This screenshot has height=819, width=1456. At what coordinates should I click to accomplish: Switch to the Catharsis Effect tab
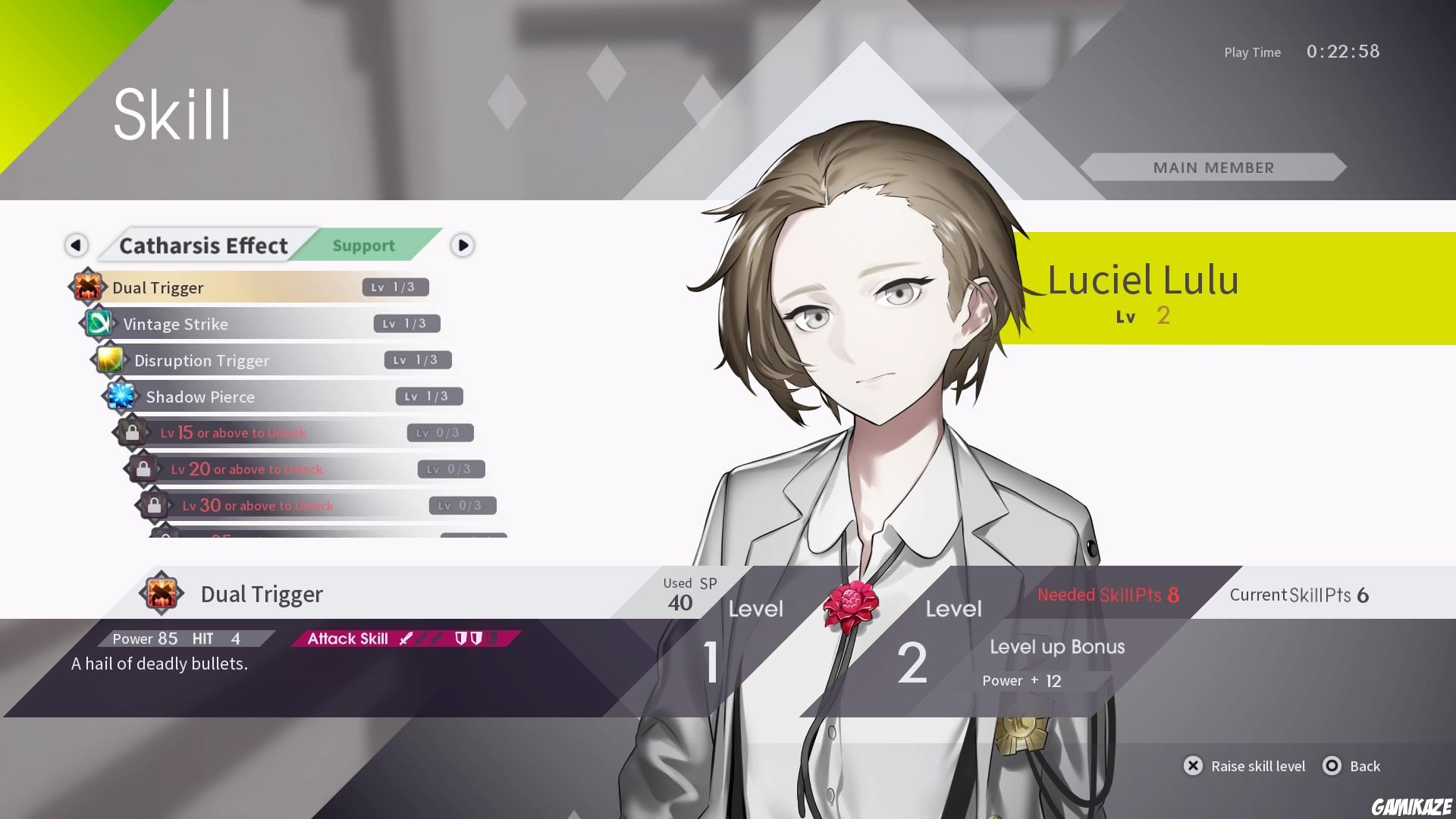click(203, 245)
